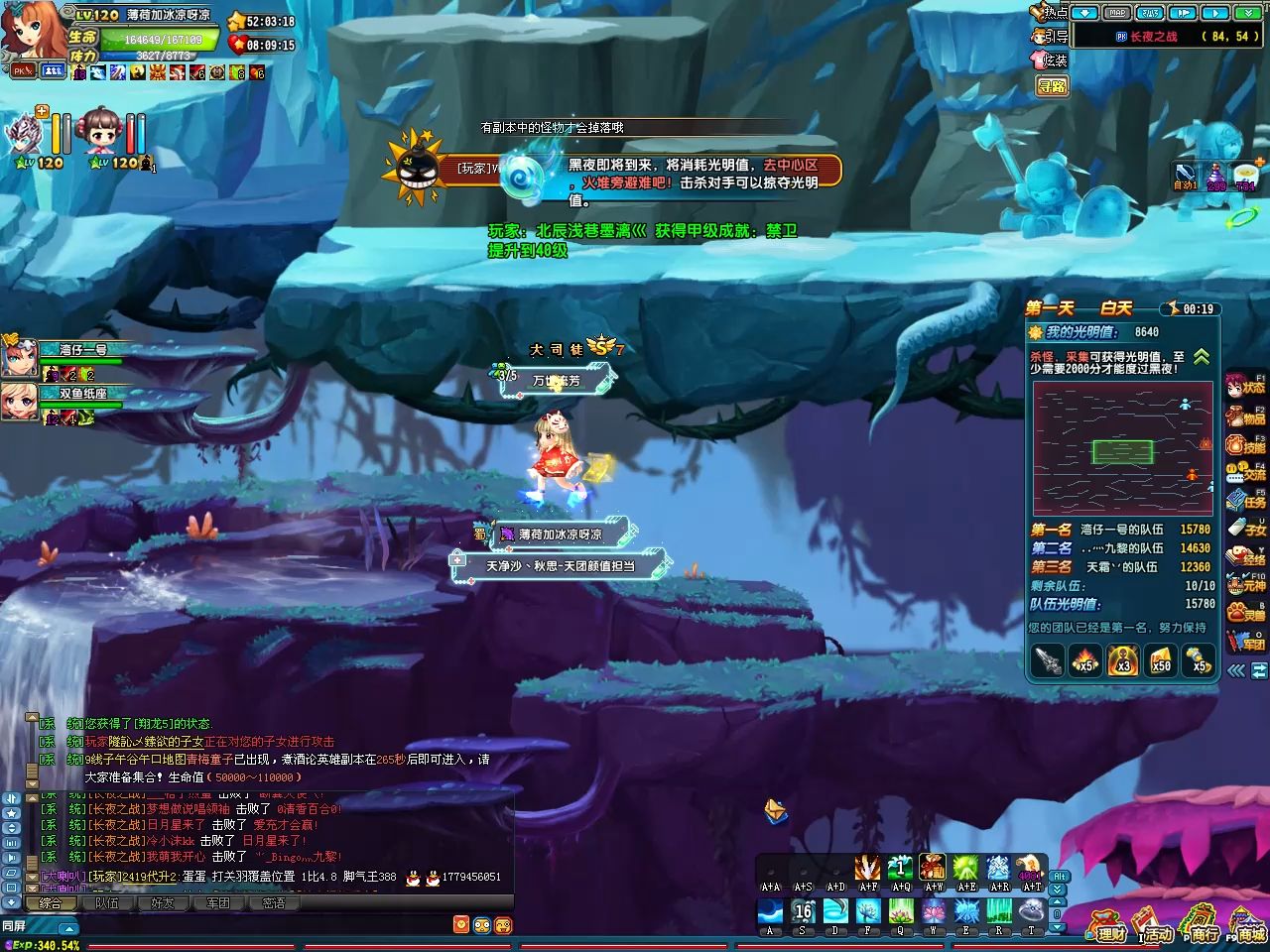Open the 物品 inventory menu
1270x952 pixels.
pyautogui.click(x=1247, y=416)
